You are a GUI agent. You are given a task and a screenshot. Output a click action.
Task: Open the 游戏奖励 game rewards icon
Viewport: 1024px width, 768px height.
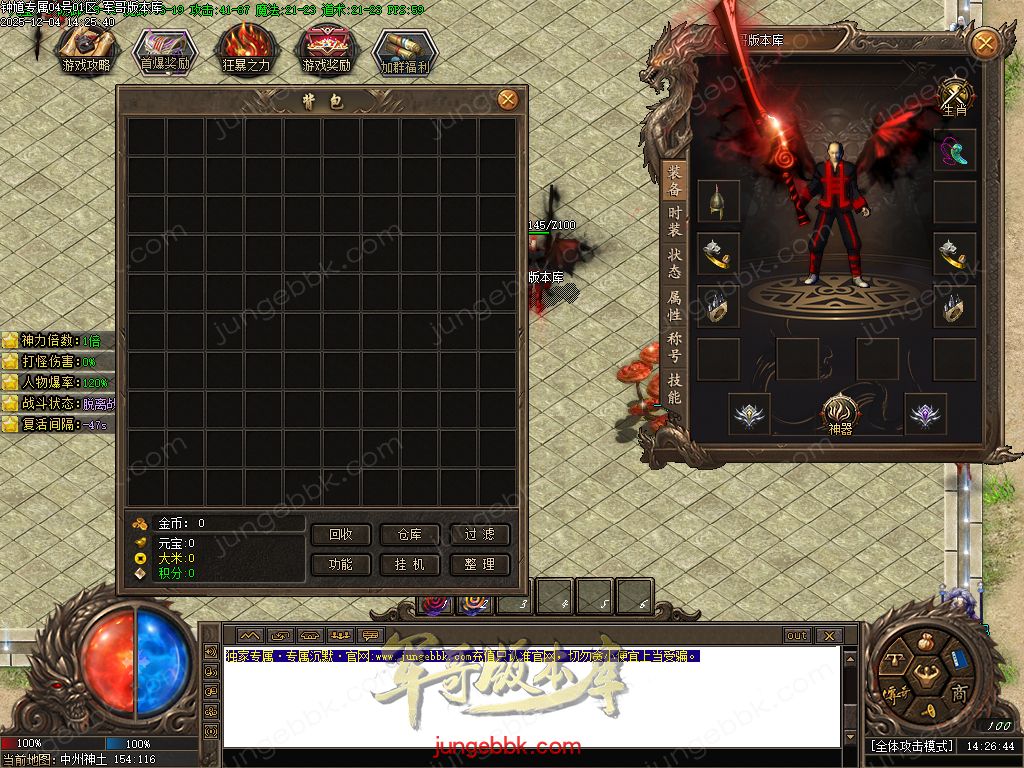click(x=327, y=51)
